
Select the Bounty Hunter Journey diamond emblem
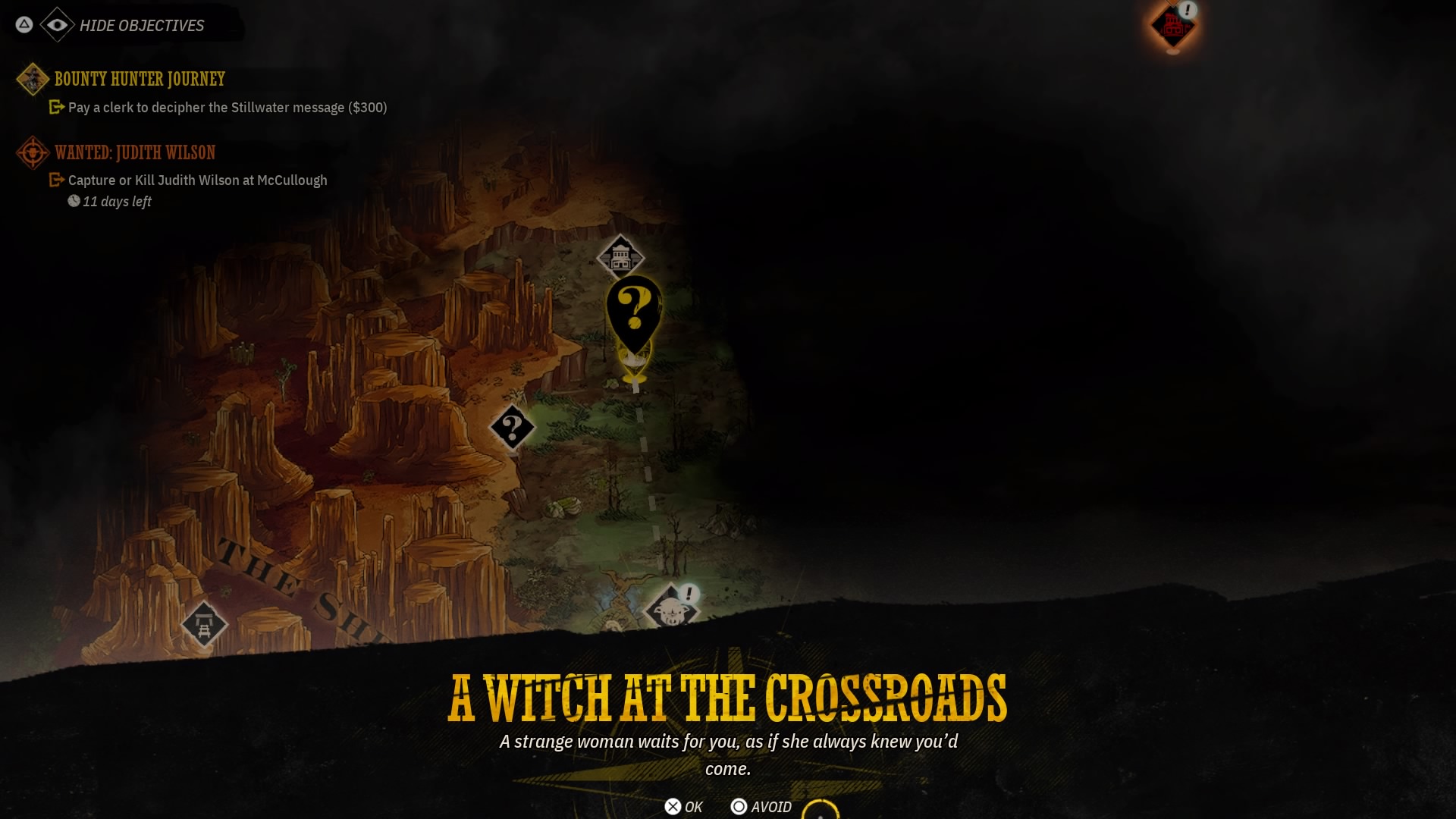32,80
